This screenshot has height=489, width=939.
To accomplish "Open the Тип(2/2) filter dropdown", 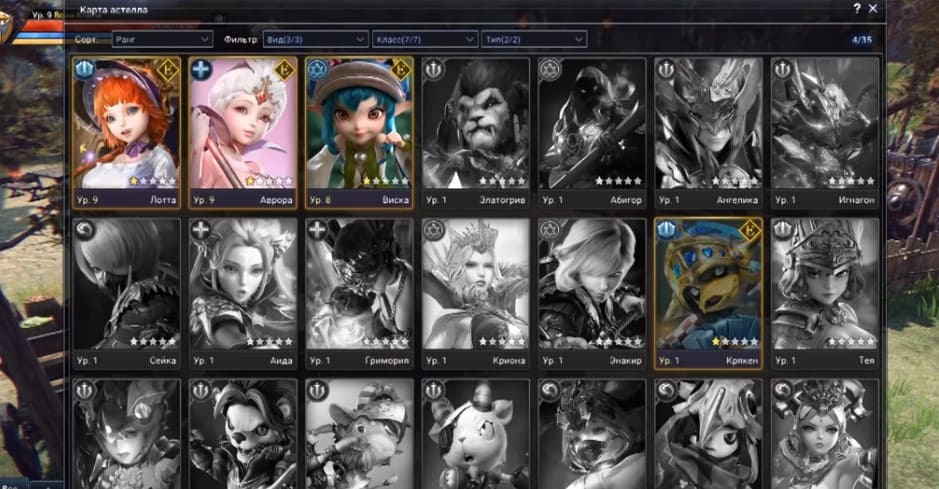I will [532, 39].
